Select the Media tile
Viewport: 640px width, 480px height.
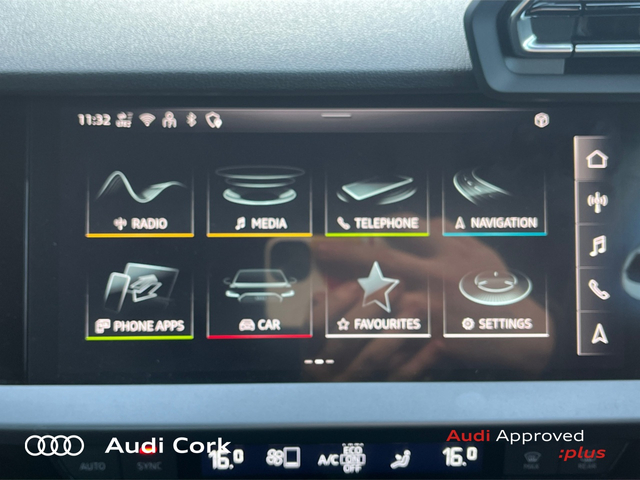pos(259,201)
